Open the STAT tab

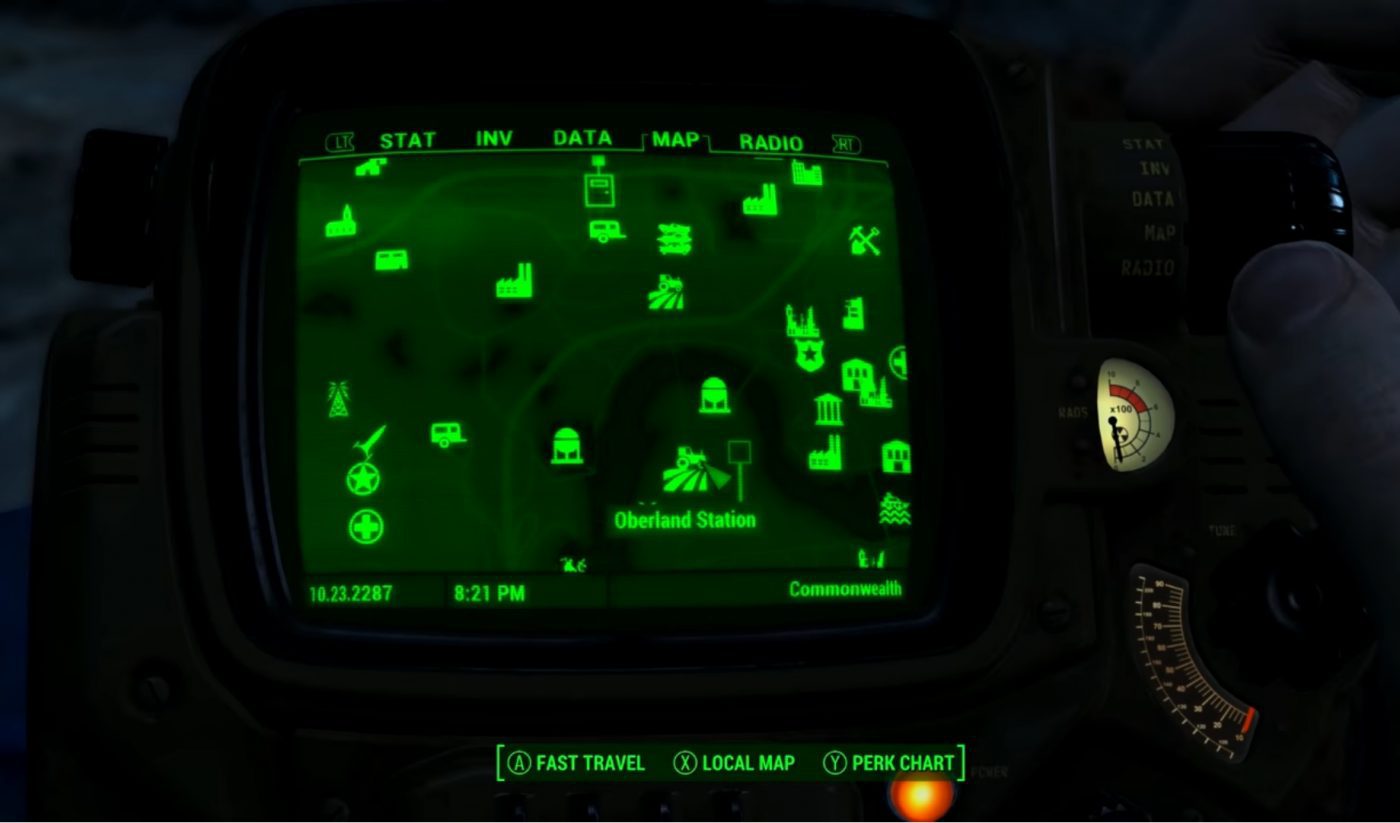click(409, 140)
